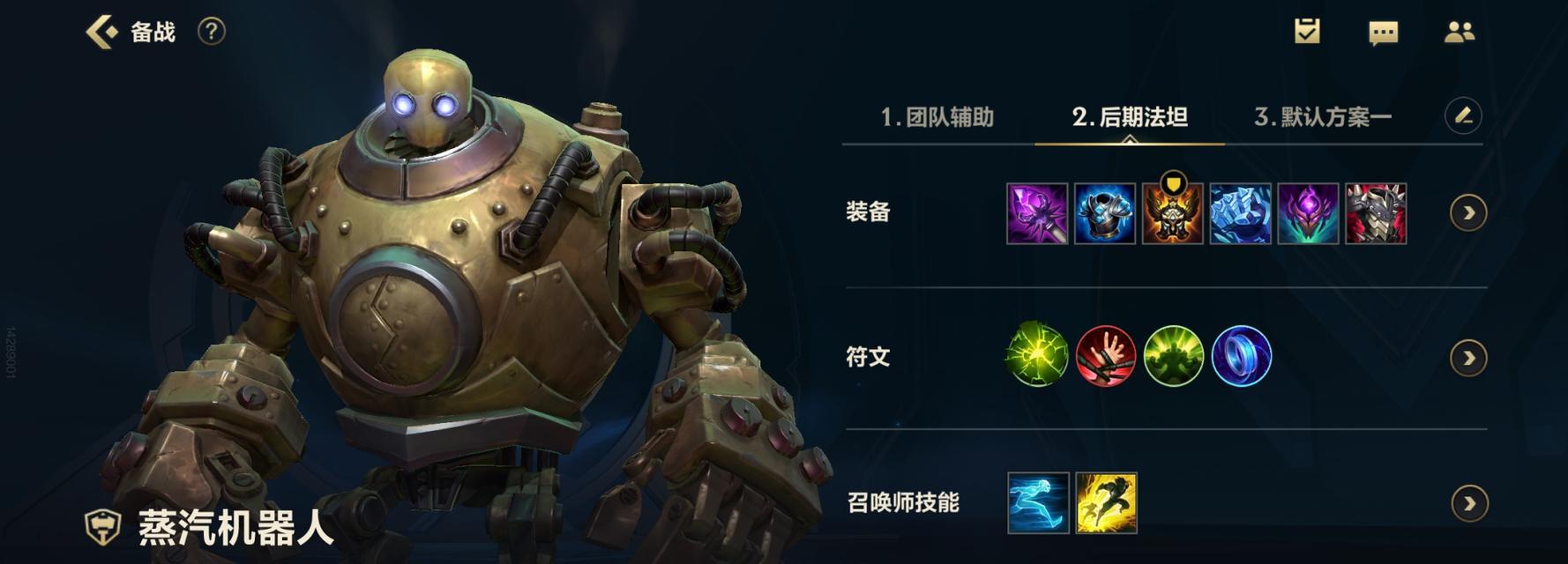Select the 后期法坦 loadout tab

click(x=1130, y=117)
